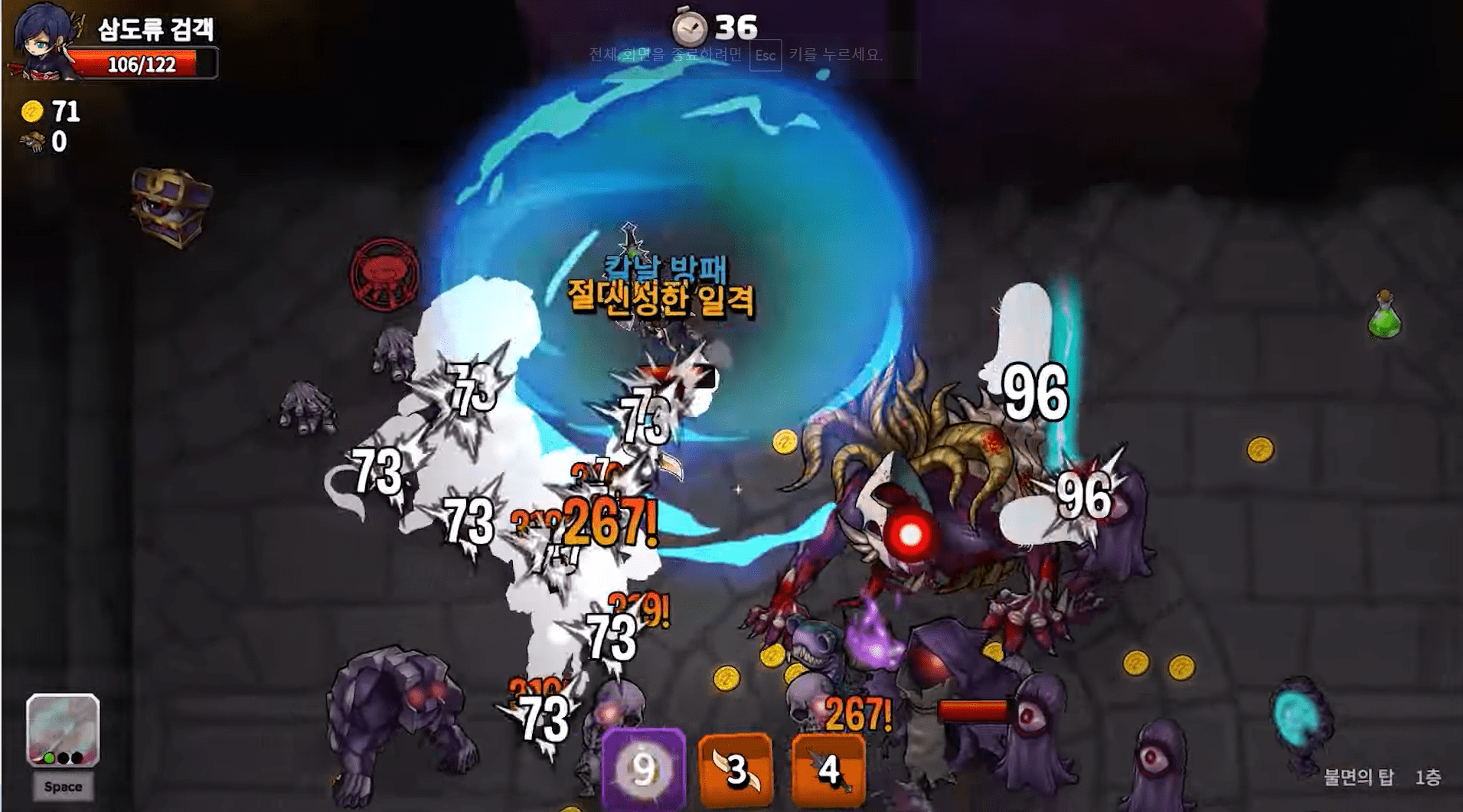Activate the purple orb skill with 9 charges
Screen dimensions: 1463x812
click(x=644, y=769)
